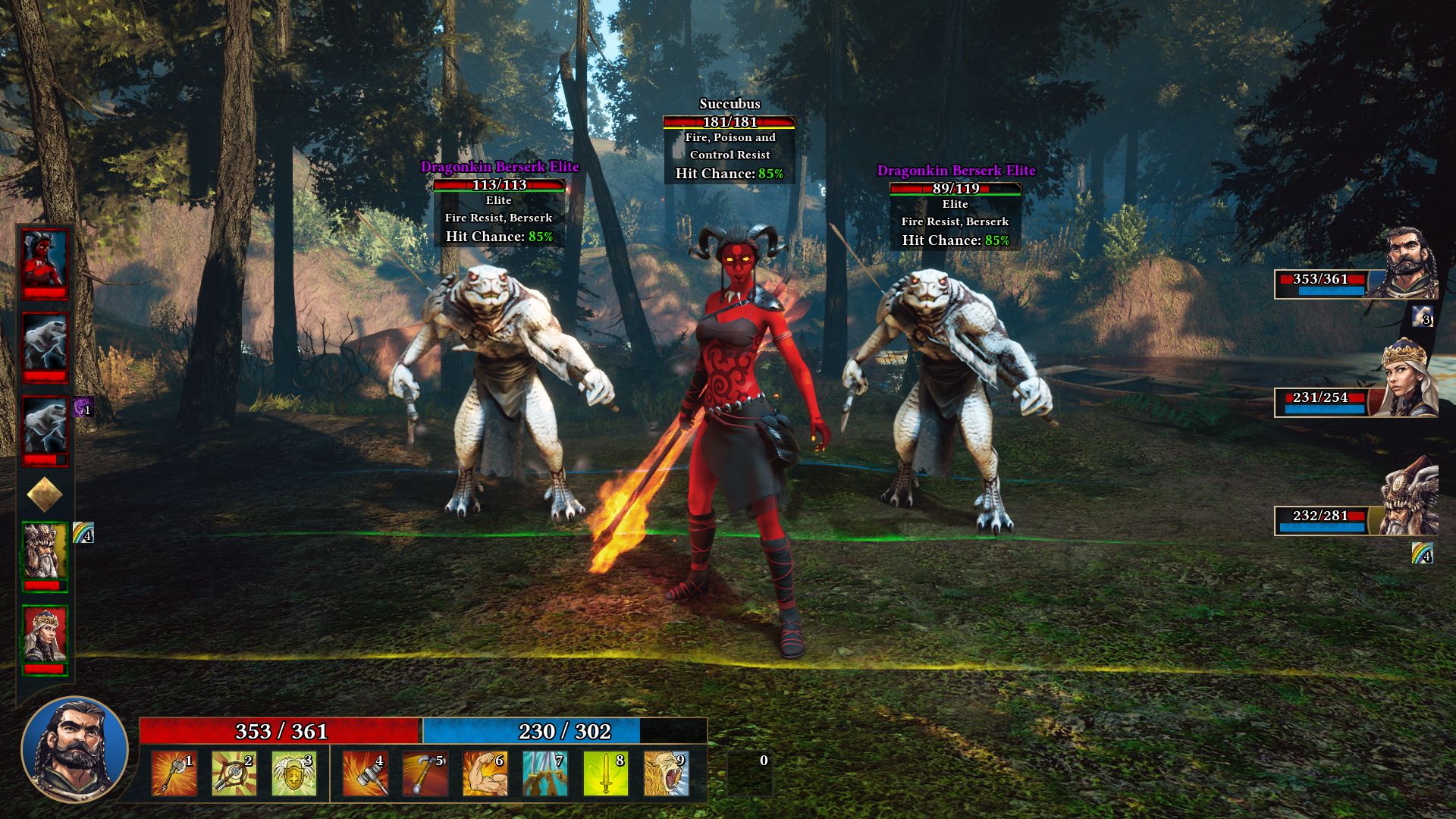Select the crowned woman party portrait
Image resolution: width=1456 pixels, height=819 pixels.
tap(1409, 379)
